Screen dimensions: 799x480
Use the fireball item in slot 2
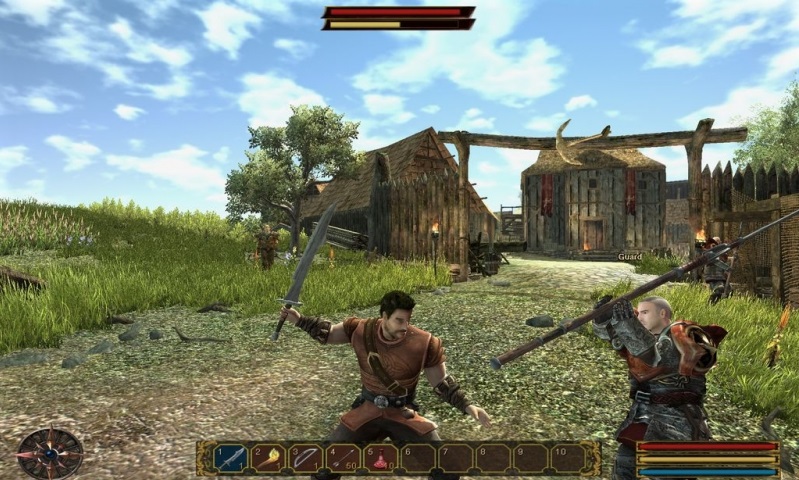coord(267,458)
